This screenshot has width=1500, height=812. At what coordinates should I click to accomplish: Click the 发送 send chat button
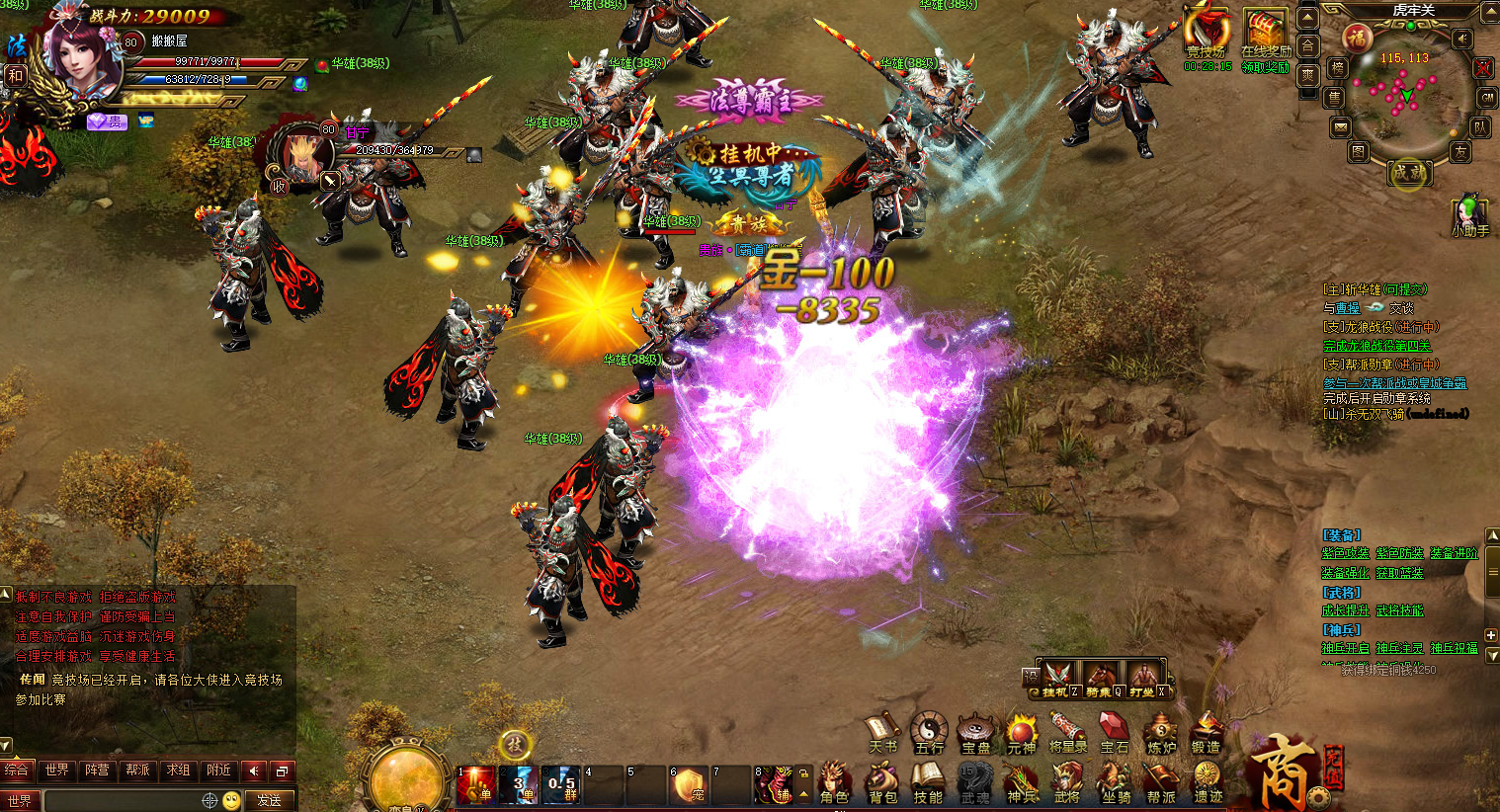[269, 800]
